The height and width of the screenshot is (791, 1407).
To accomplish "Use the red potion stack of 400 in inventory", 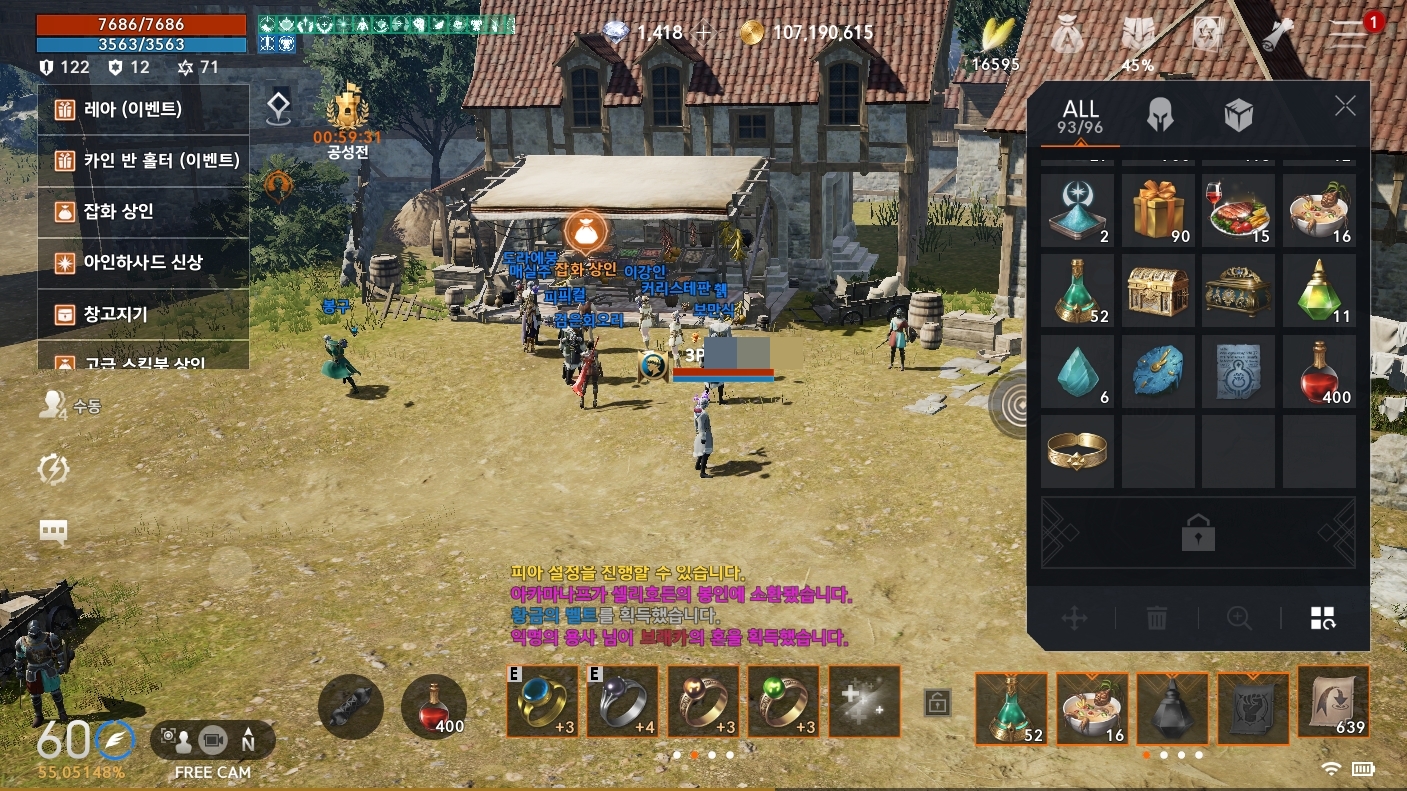I will 1319,371.
